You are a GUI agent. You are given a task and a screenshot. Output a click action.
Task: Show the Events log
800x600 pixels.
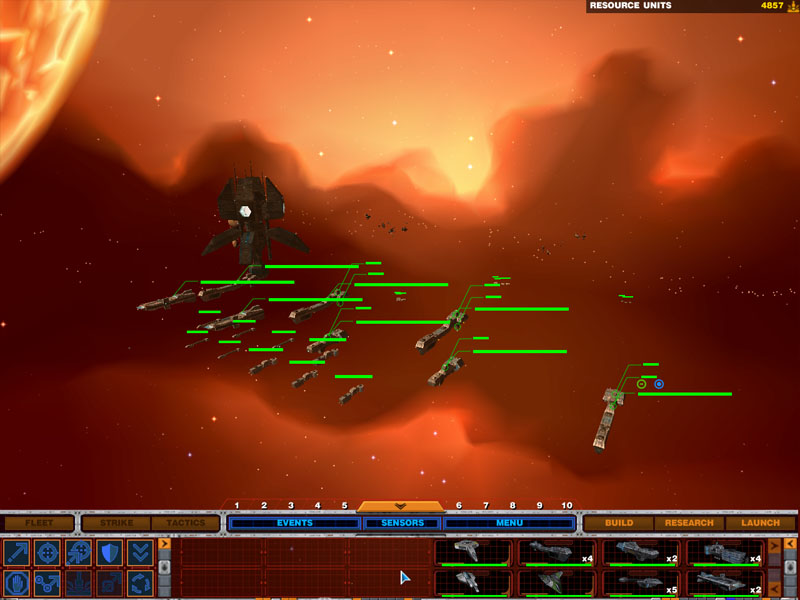click(294, 523)
